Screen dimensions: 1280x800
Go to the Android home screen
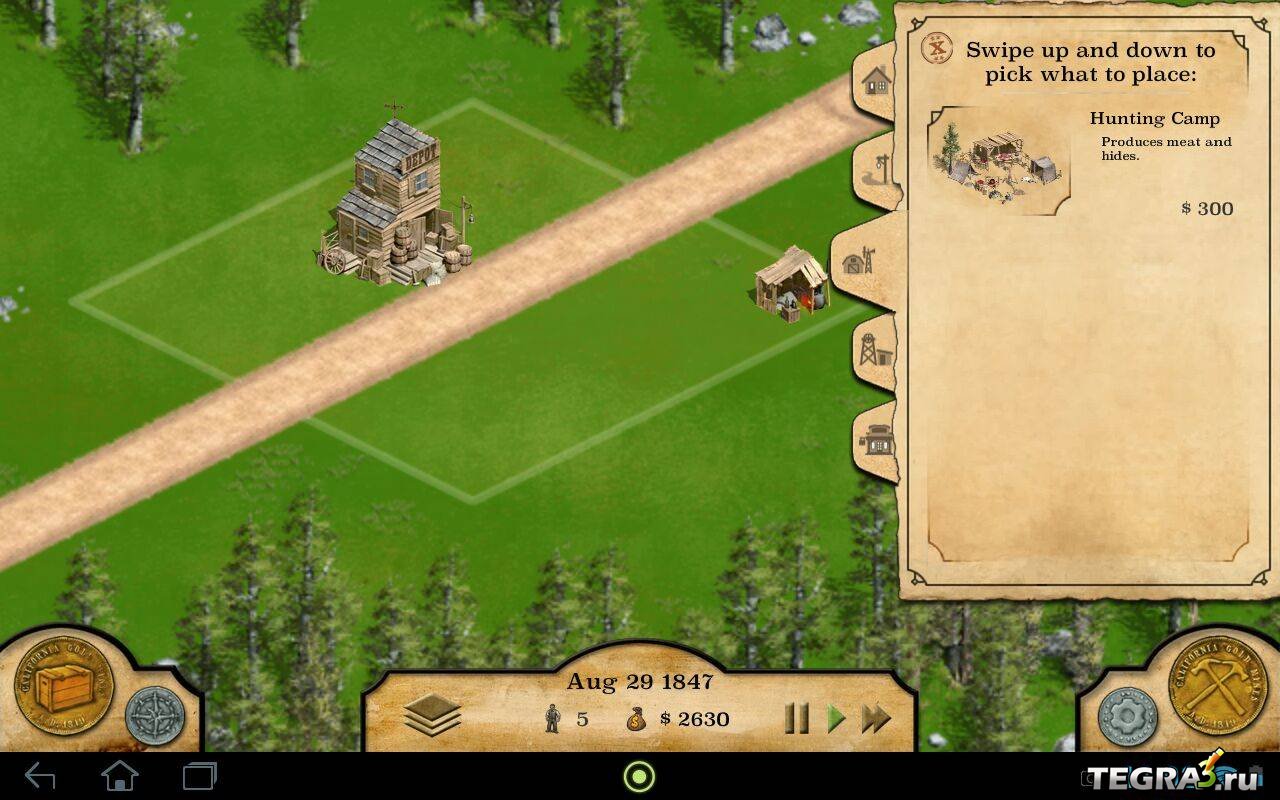point(120,776)
